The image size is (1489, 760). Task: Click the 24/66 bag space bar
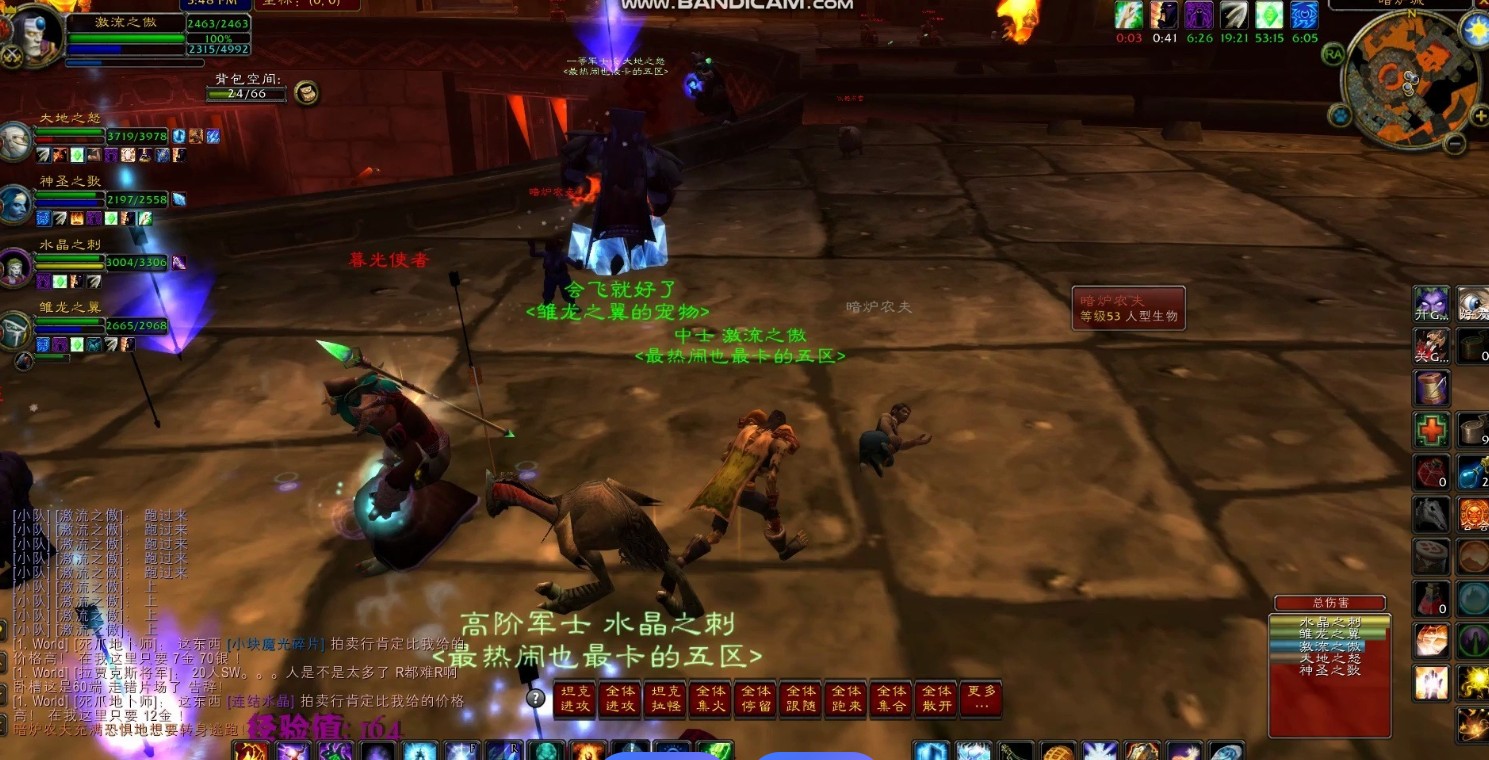245,94
